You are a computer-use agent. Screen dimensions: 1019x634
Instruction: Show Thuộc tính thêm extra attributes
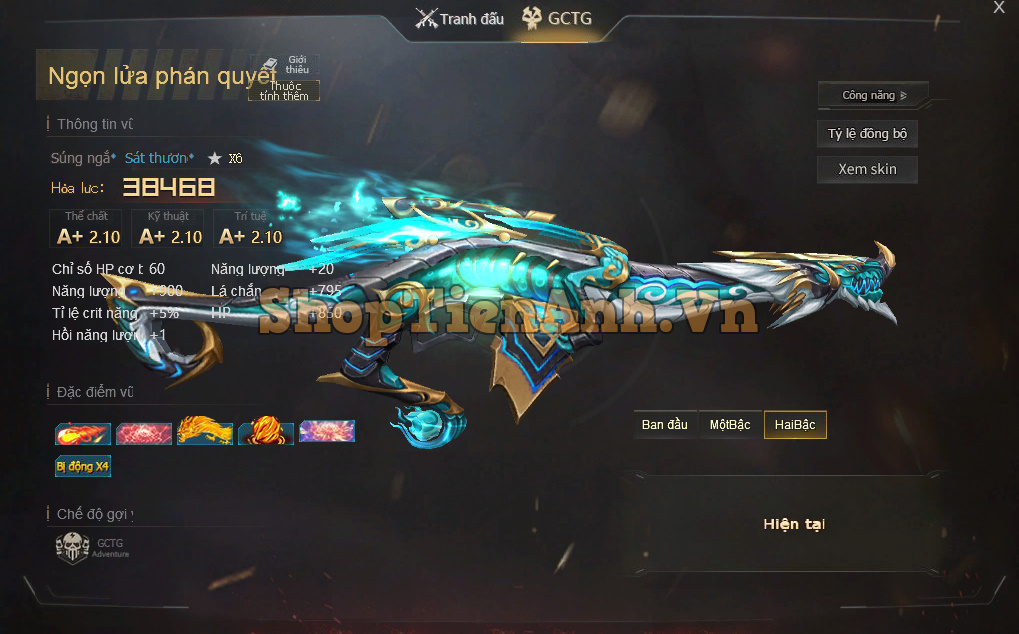click(x=284, y=91)
